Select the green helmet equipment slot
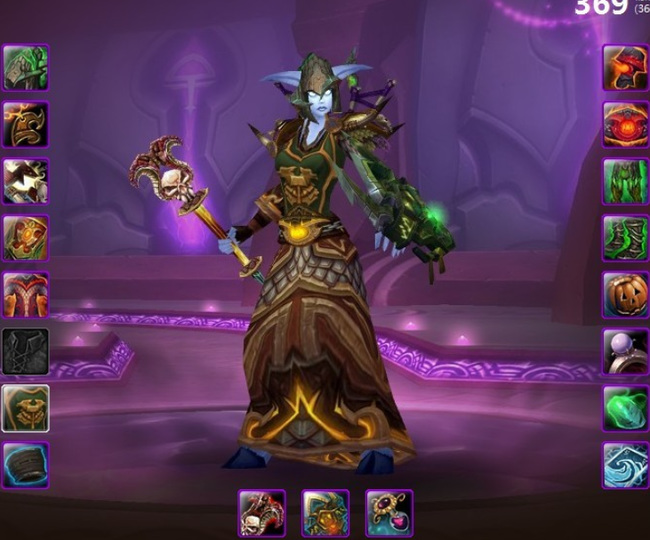This screenshot has height=540, width=650. click(x=25, y=67)
